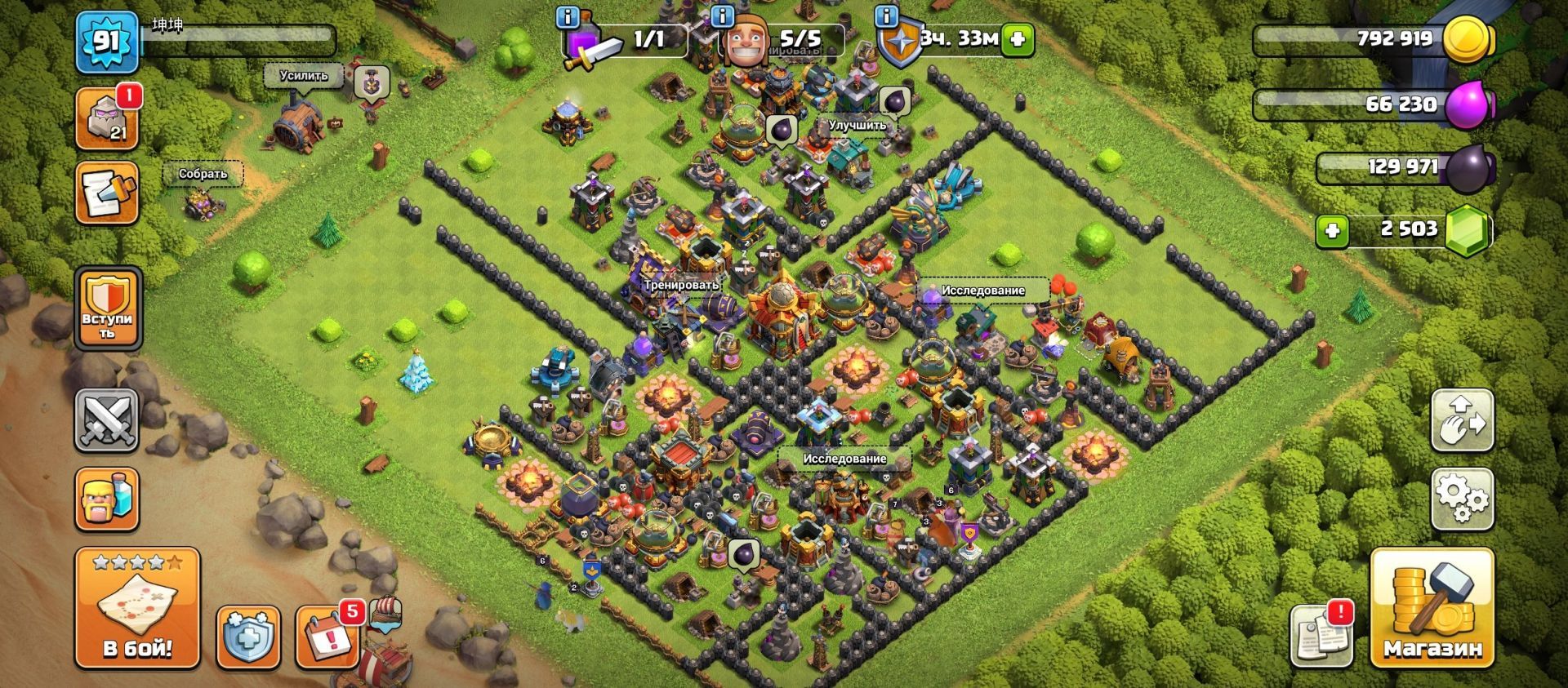The image size is (1568, 688).
Task: Tap the Собрать collect bubble
Action: [x=203, y=174]
